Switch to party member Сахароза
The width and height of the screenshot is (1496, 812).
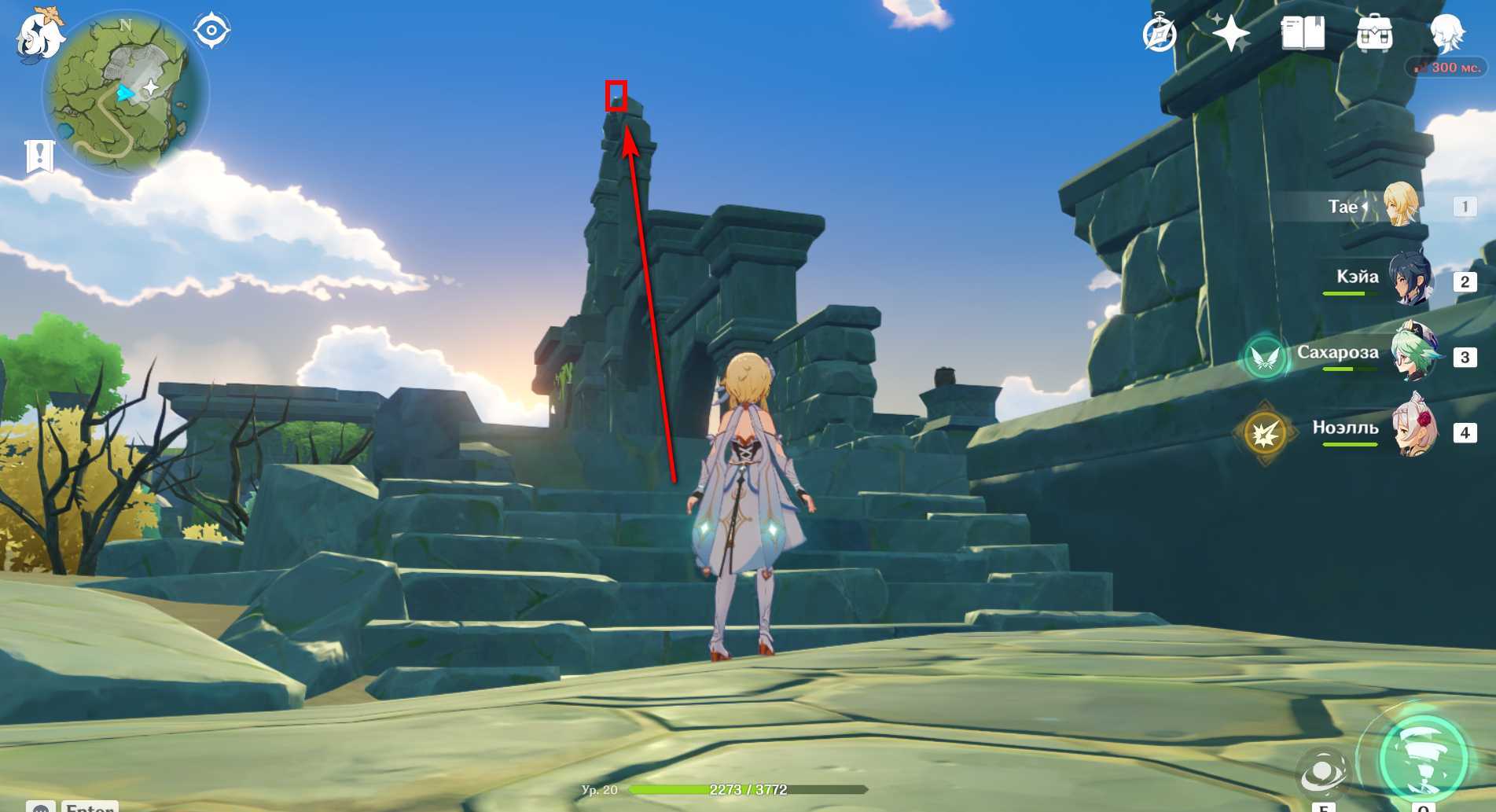1412,354
